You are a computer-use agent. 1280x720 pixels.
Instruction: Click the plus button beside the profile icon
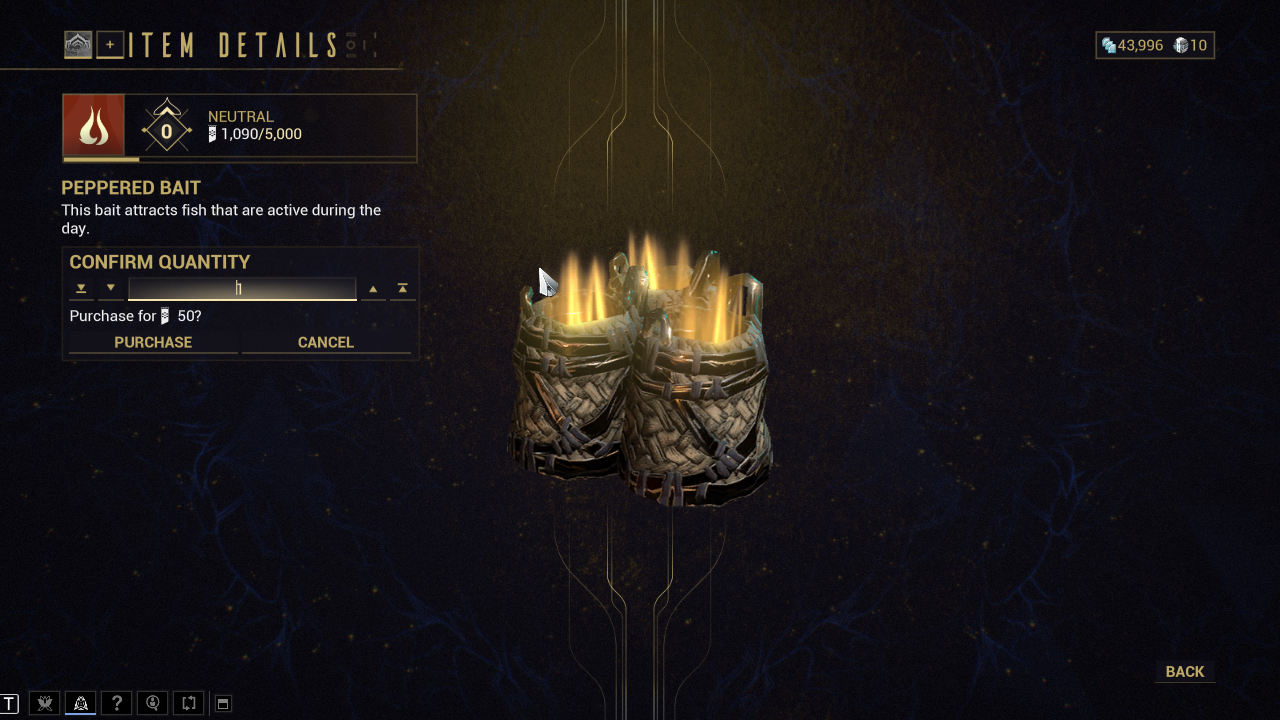point(110,45)
